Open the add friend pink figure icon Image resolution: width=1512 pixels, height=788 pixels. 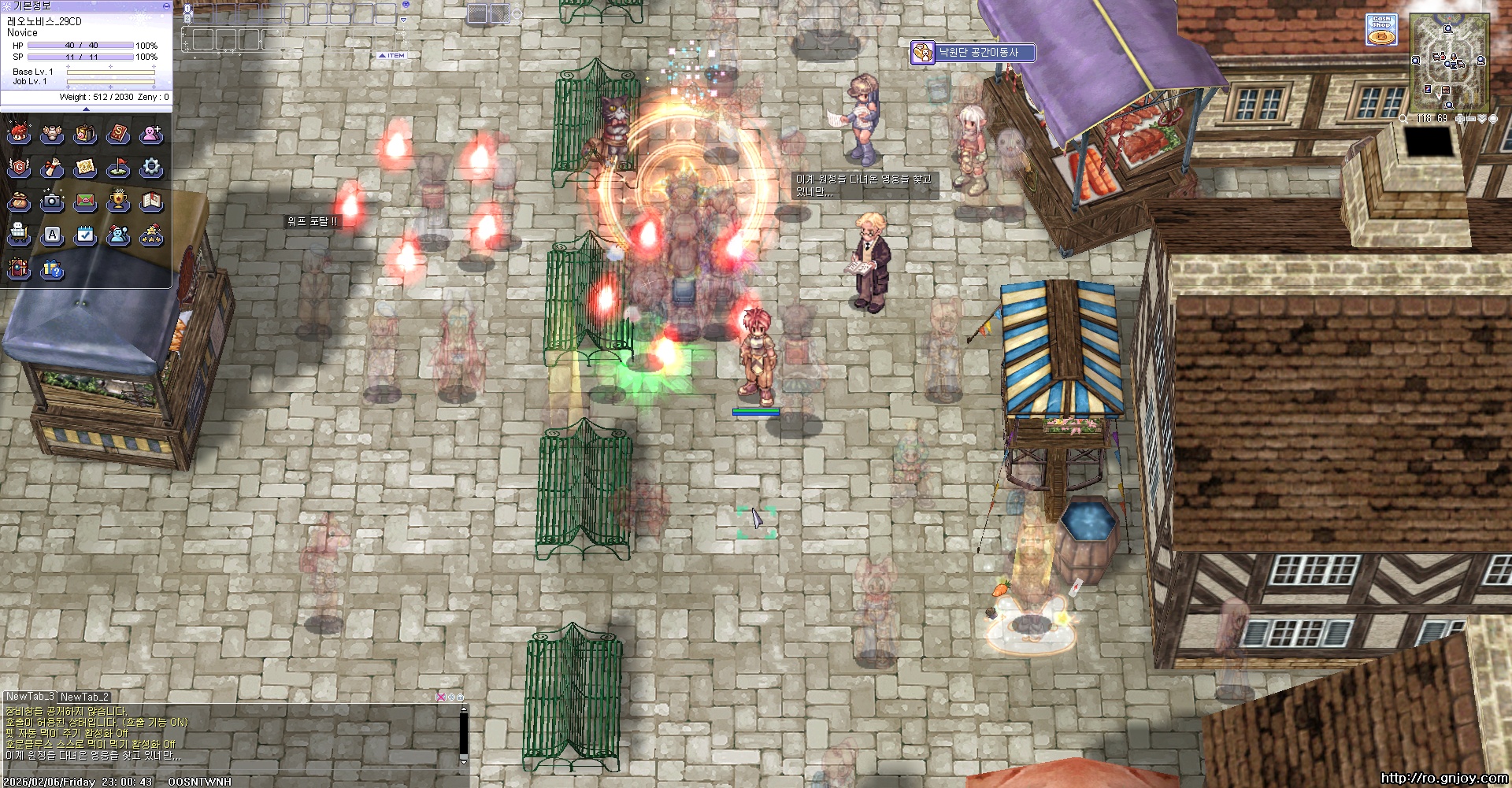151,134
